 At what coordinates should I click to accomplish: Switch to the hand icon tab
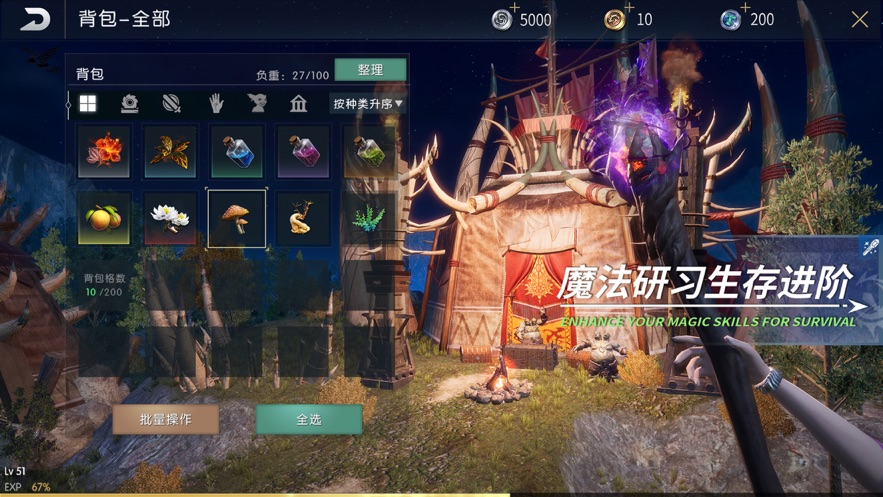click(x=215, y=104)
